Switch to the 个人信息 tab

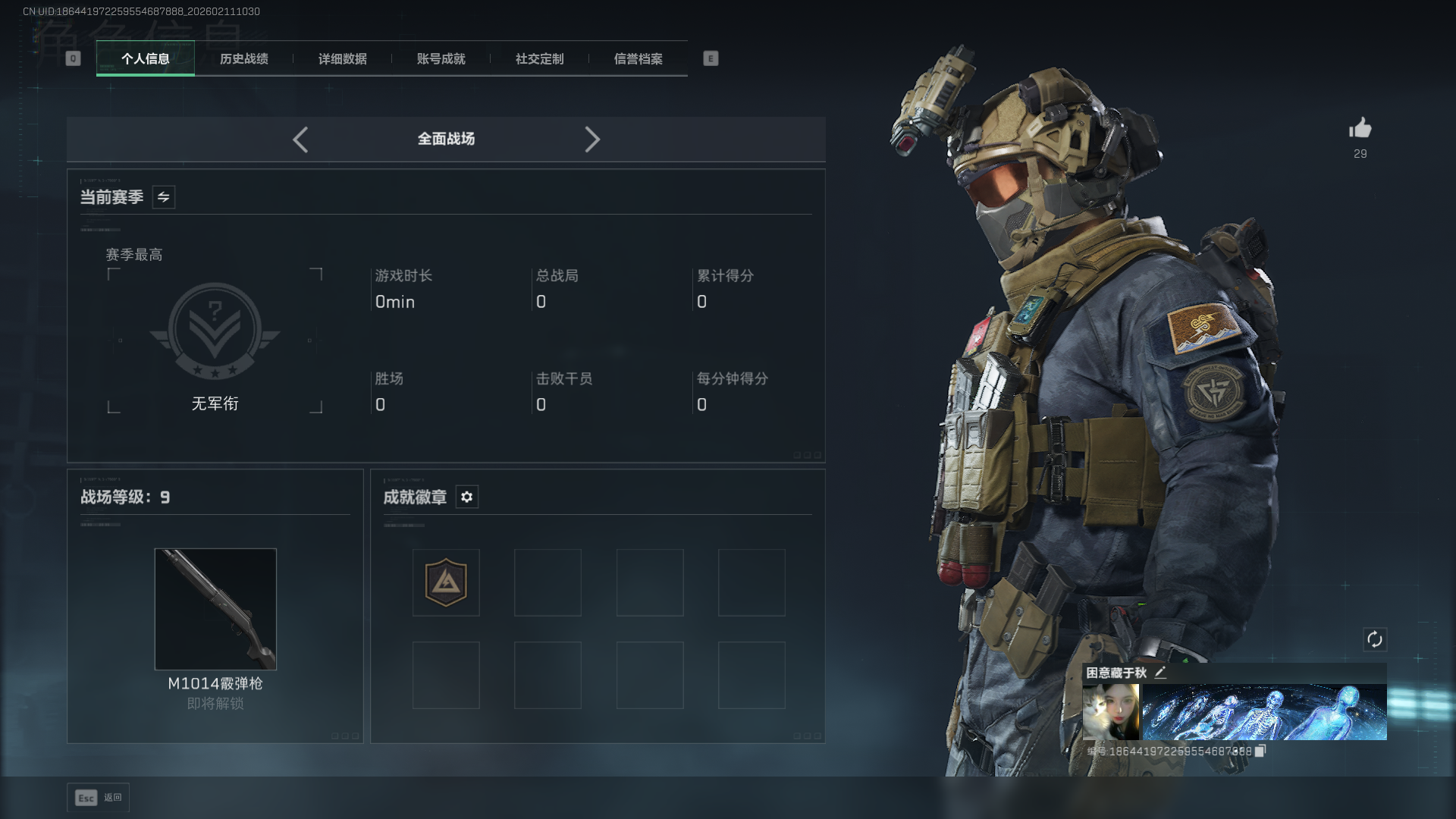click(145, 58)
